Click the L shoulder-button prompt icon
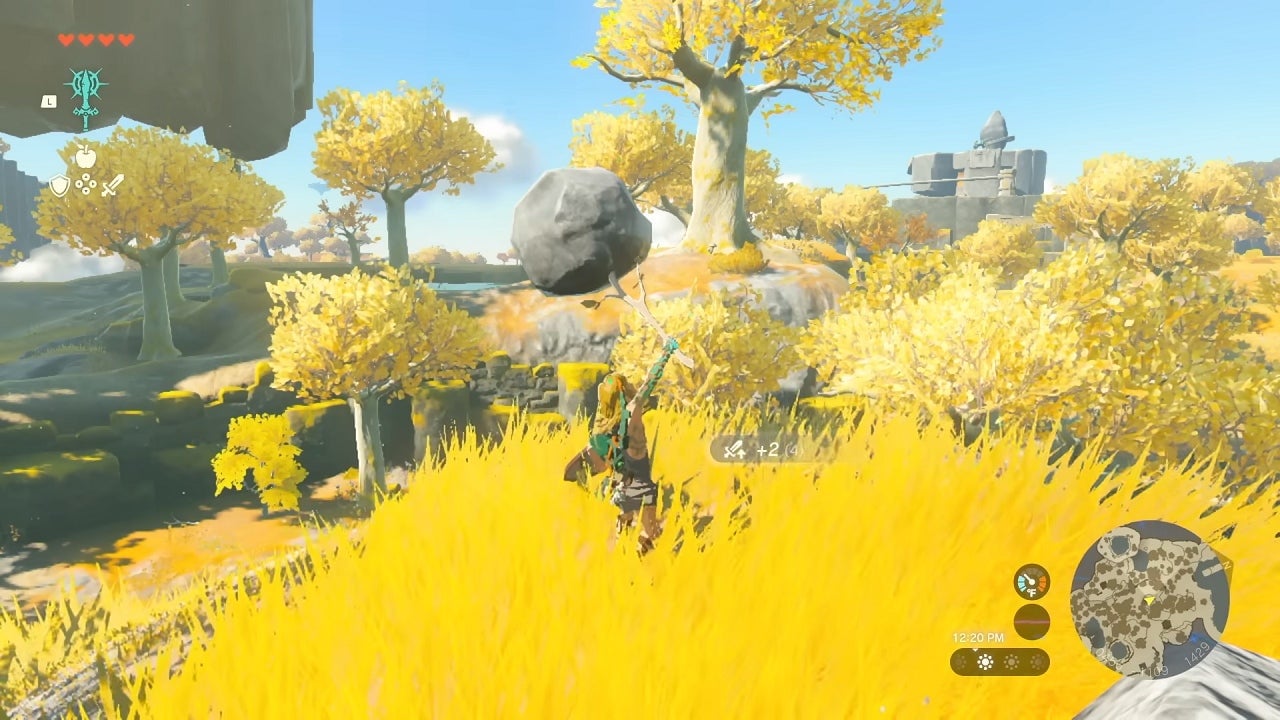Image resolution: width=1280 pixels, height=720 pixels. click(49, 101)
